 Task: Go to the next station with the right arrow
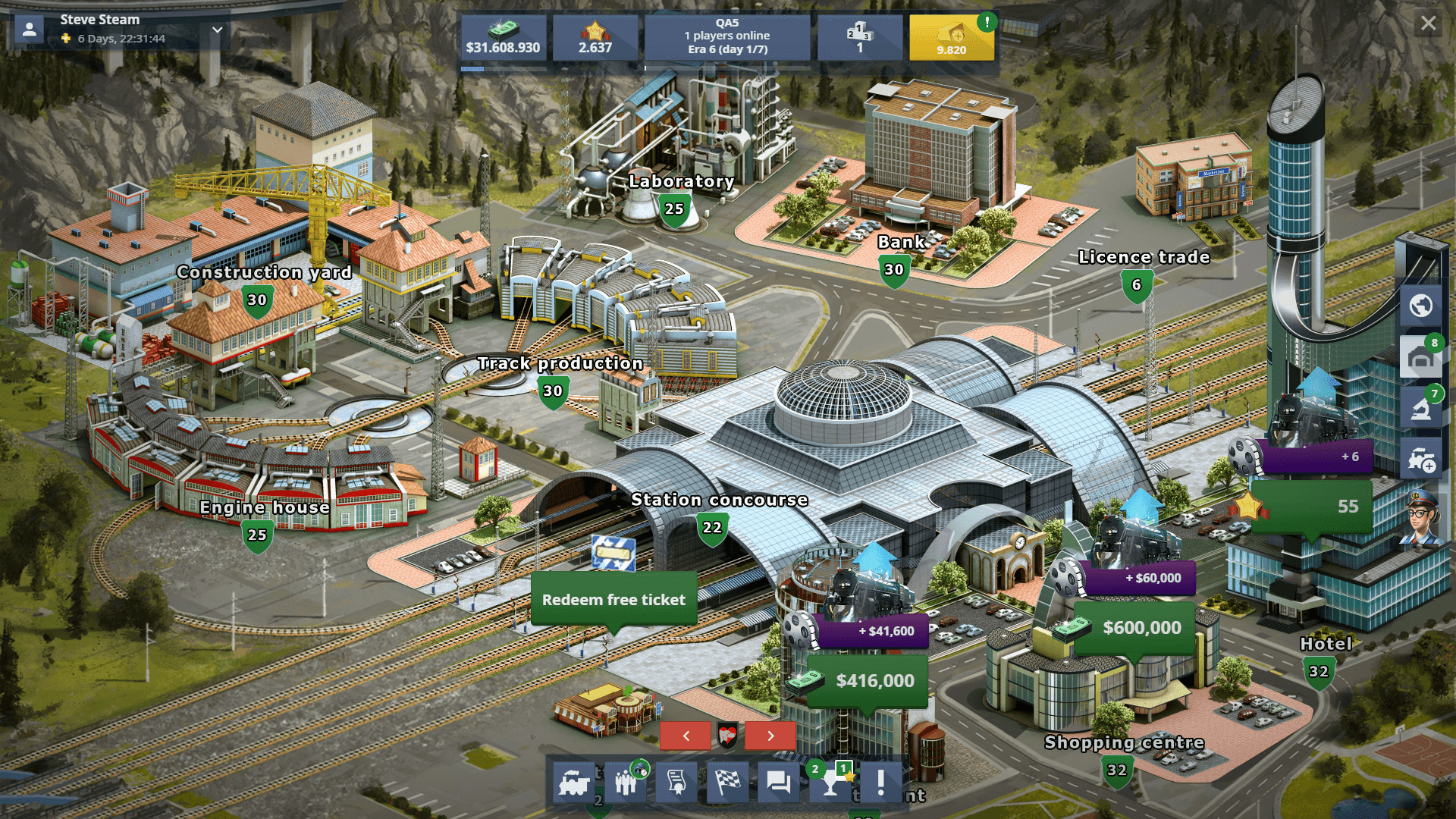coord(770,736)
